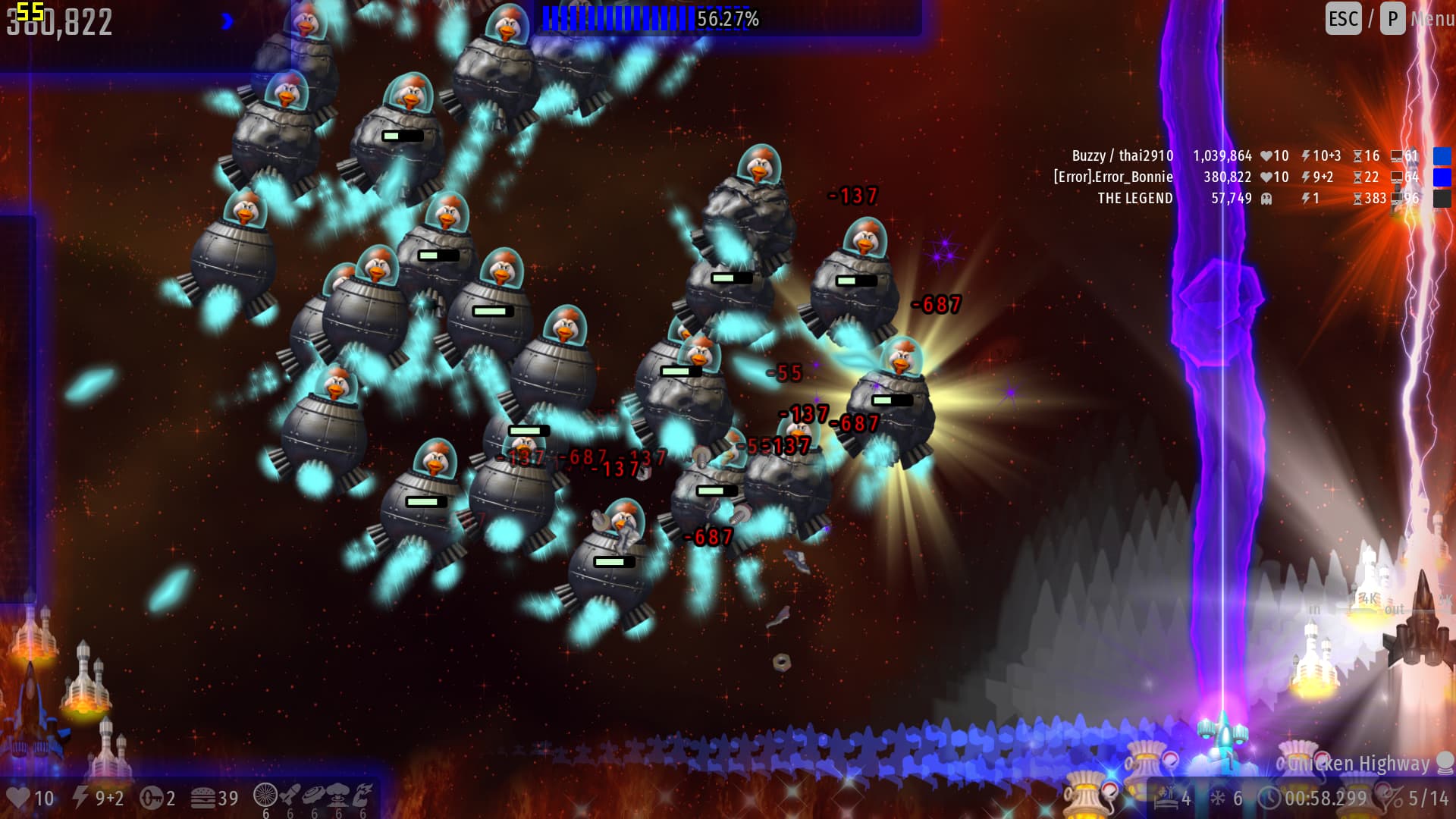Click the dark gray square for THE LEGEND
Viewport: 1456px width, 819px height.
tap(1442, 199)
